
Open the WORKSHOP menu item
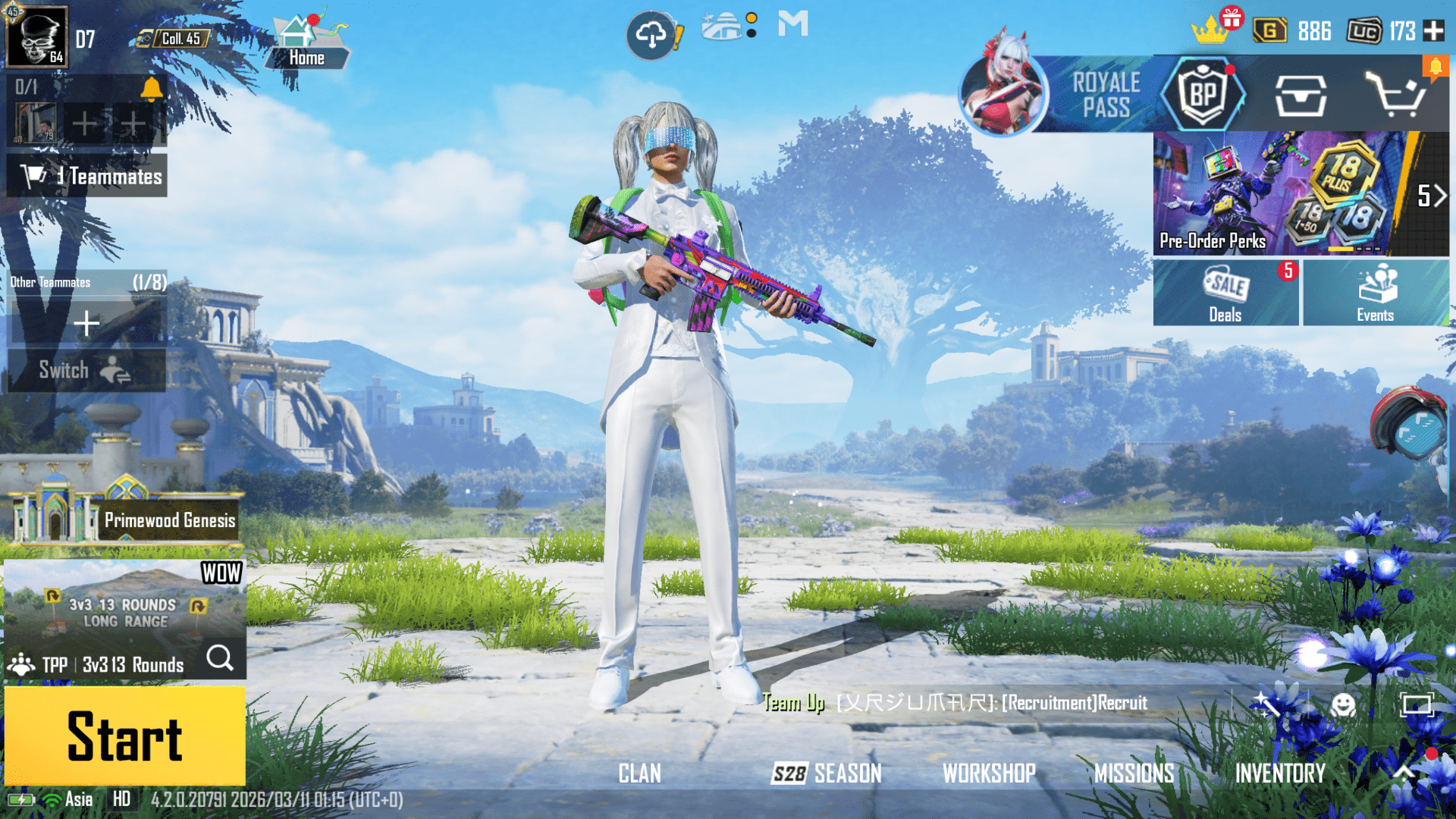click(x=988, y=773)
